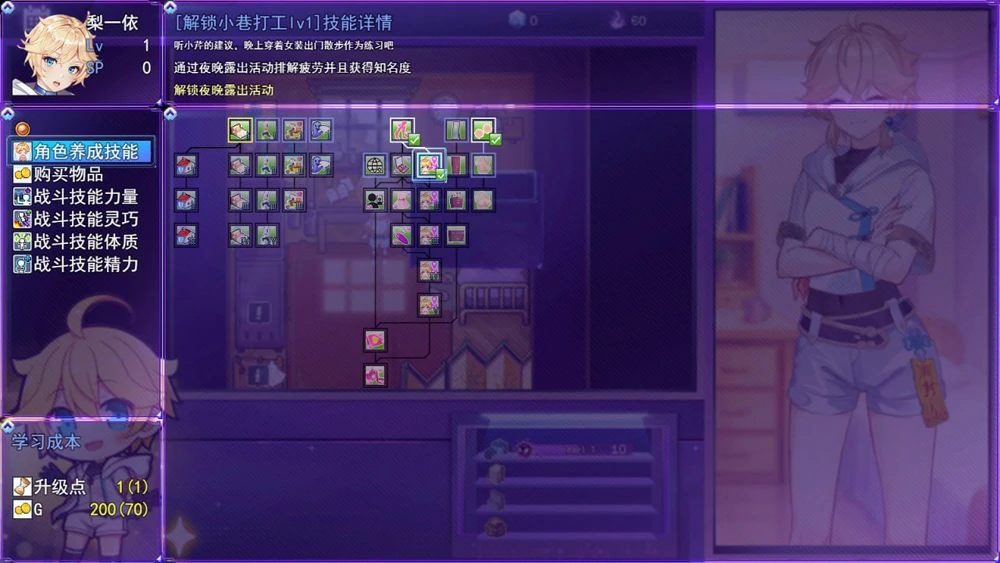
Task: Select the dark silhouette camera skill node
Action: point(375,201)
